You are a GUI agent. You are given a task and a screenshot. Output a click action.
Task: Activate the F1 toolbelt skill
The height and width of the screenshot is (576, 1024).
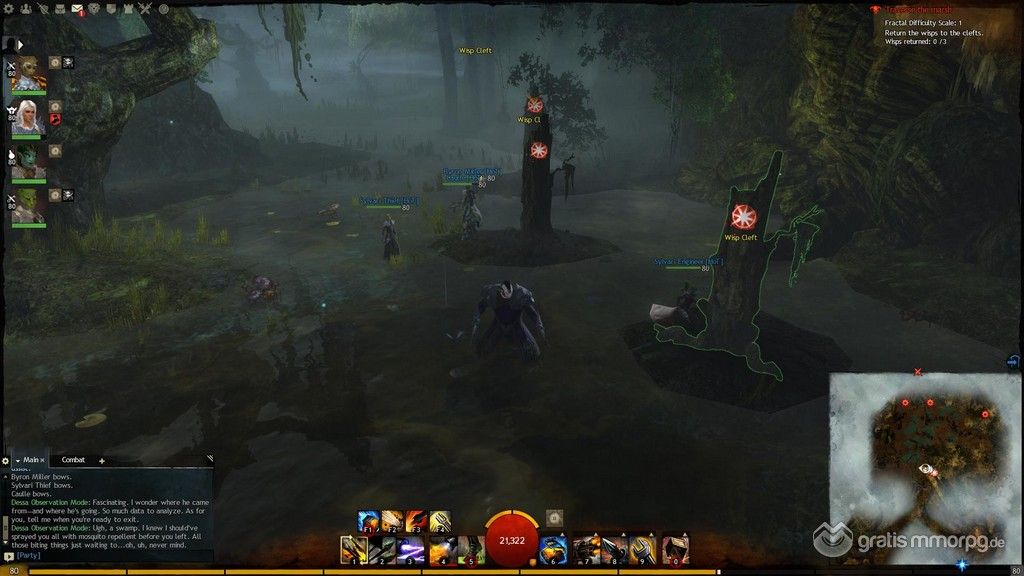click(x=368, y=521)
